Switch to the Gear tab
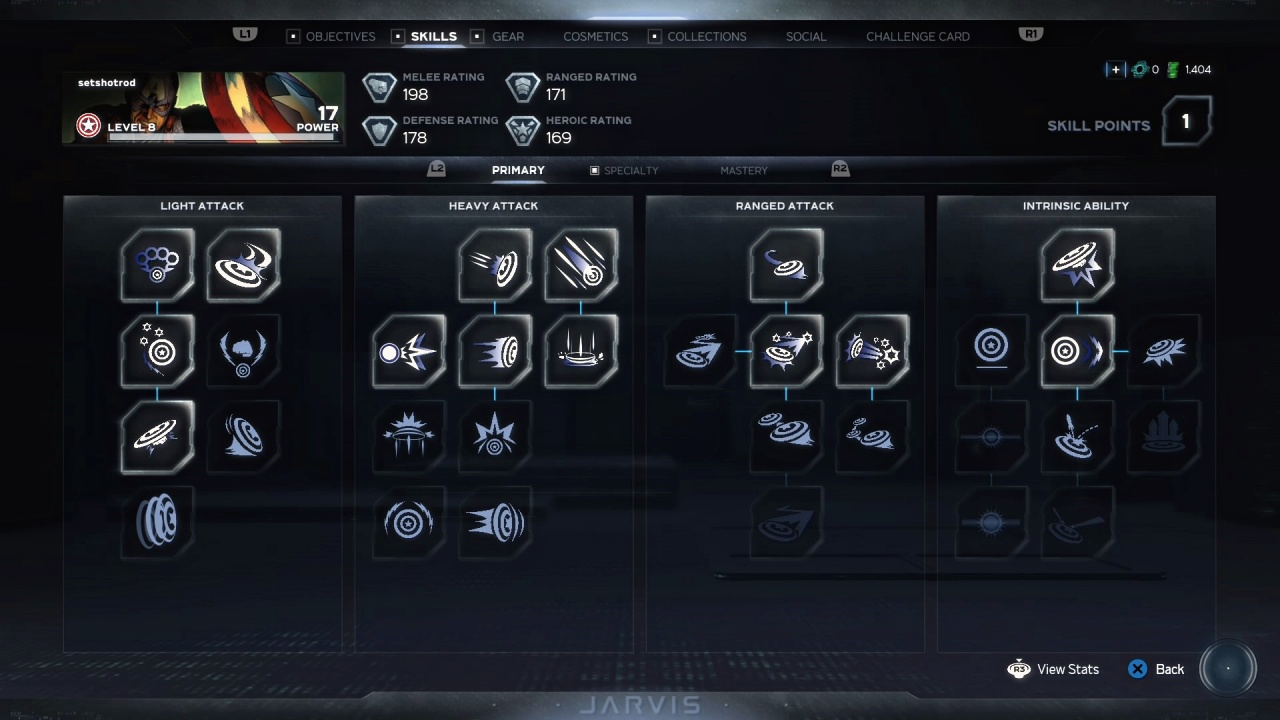Image resolution: width=1280 pixels, height=720 pixels. (x=507, y=36)
